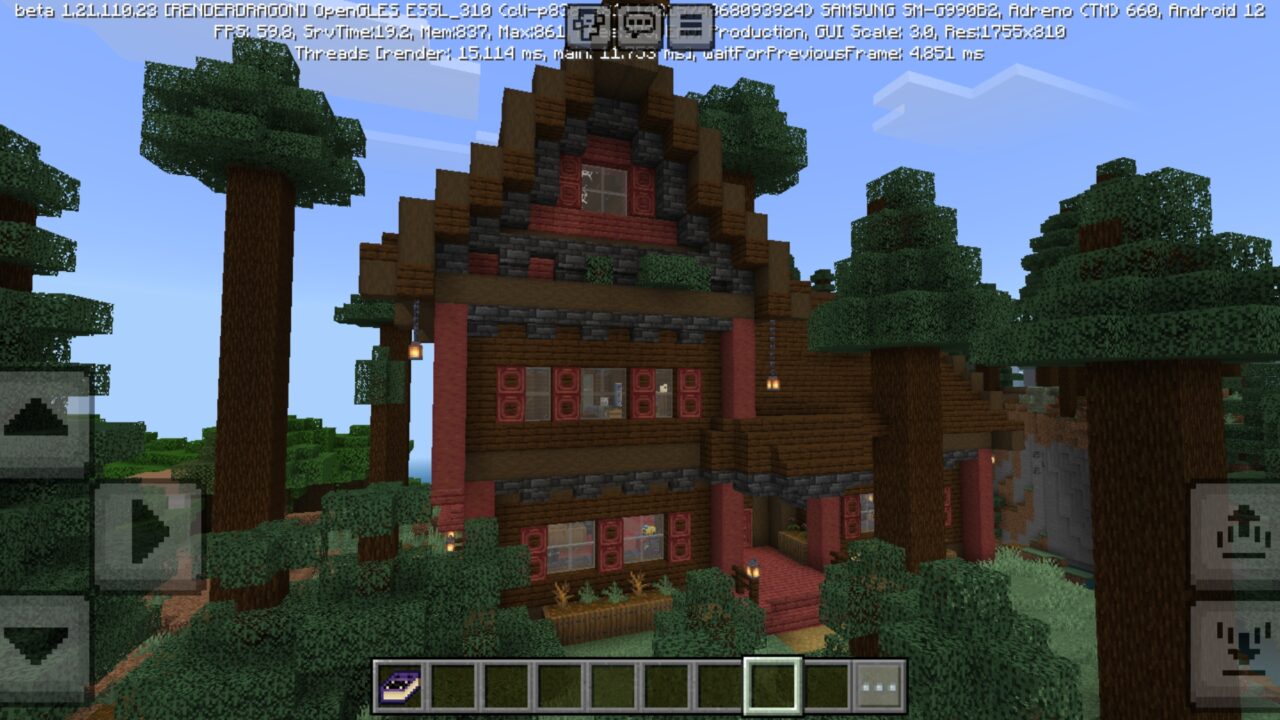The image size is (1280, 720).
Task: Select the fifth hotbar slot
Action: [x=612, y=686]
